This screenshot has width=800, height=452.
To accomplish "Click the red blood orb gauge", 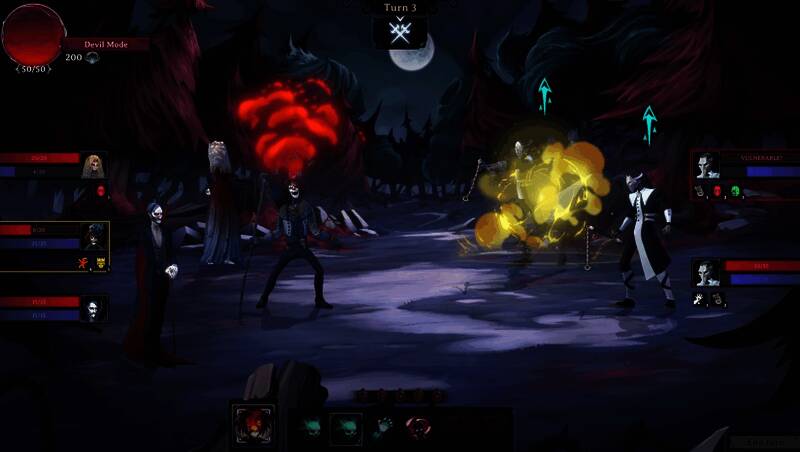I will [x=33, y=33].
